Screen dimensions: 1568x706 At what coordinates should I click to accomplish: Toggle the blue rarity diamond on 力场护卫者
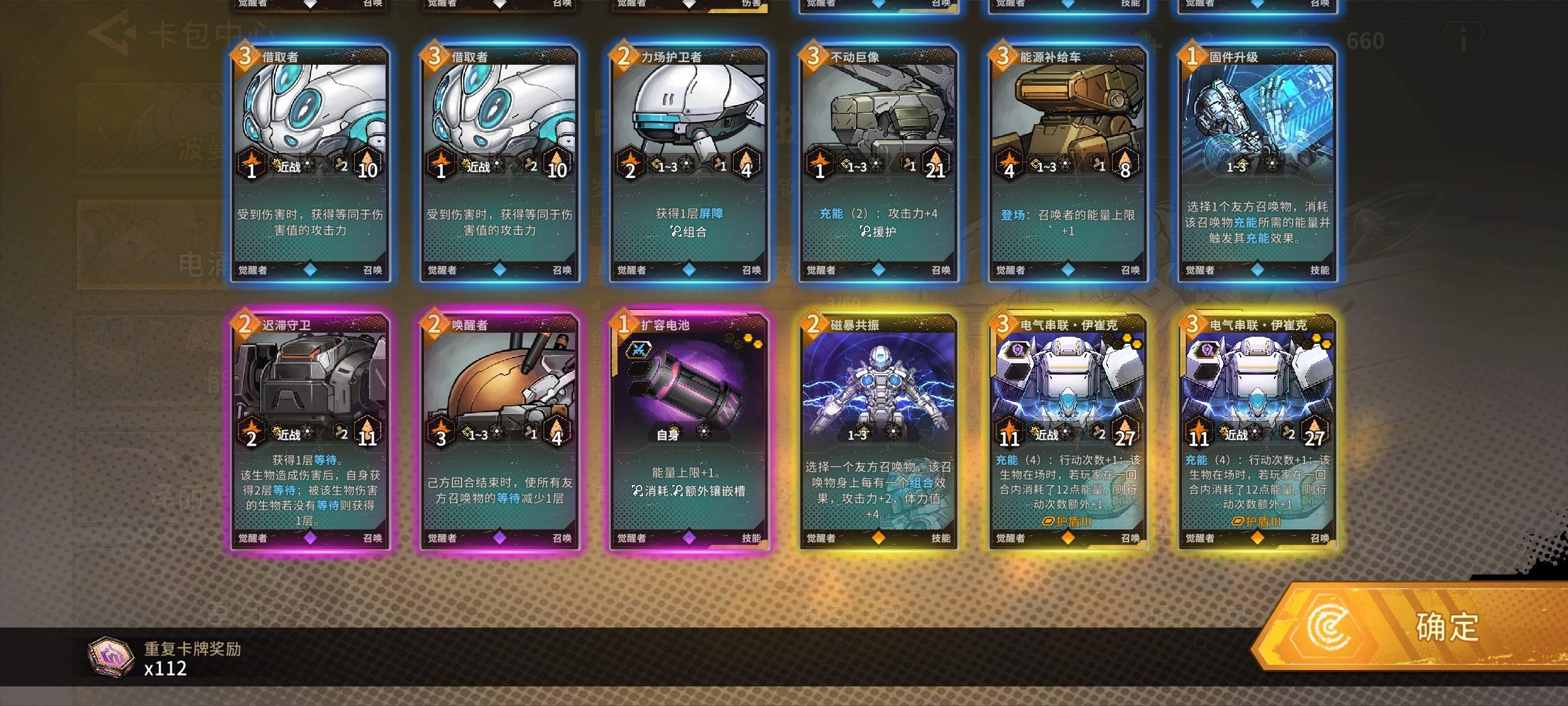pos(688,269)
